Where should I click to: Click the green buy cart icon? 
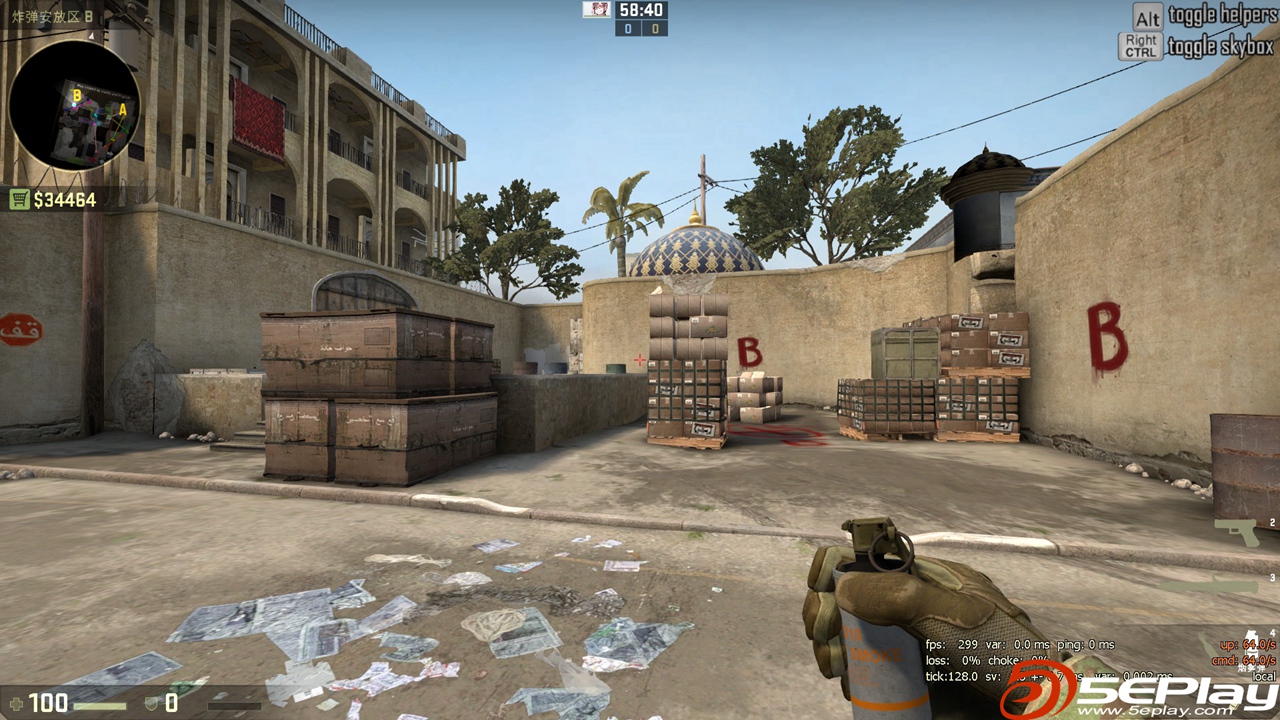[20, 198]
